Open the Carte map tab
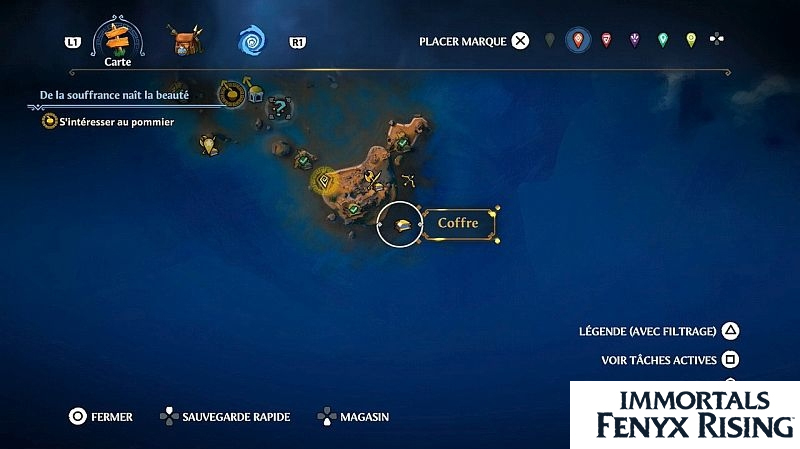Screen dimensions: 800x449 [x=120, y=42]
